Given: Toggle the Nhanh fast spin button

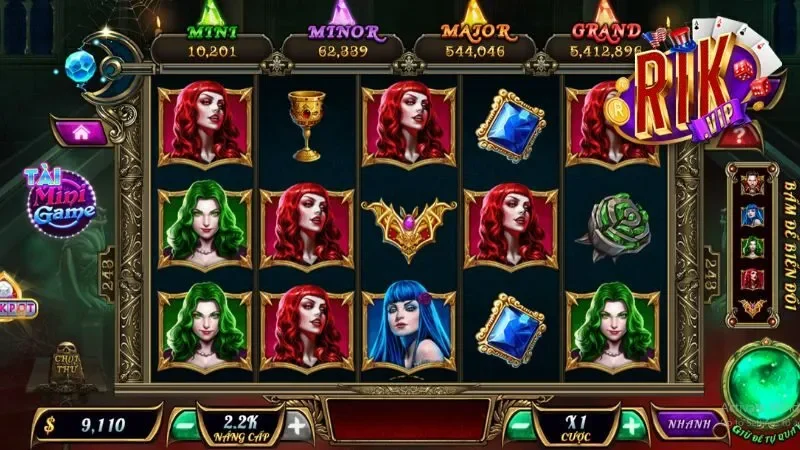Looking at the screenshot, I should click(689, 423).
